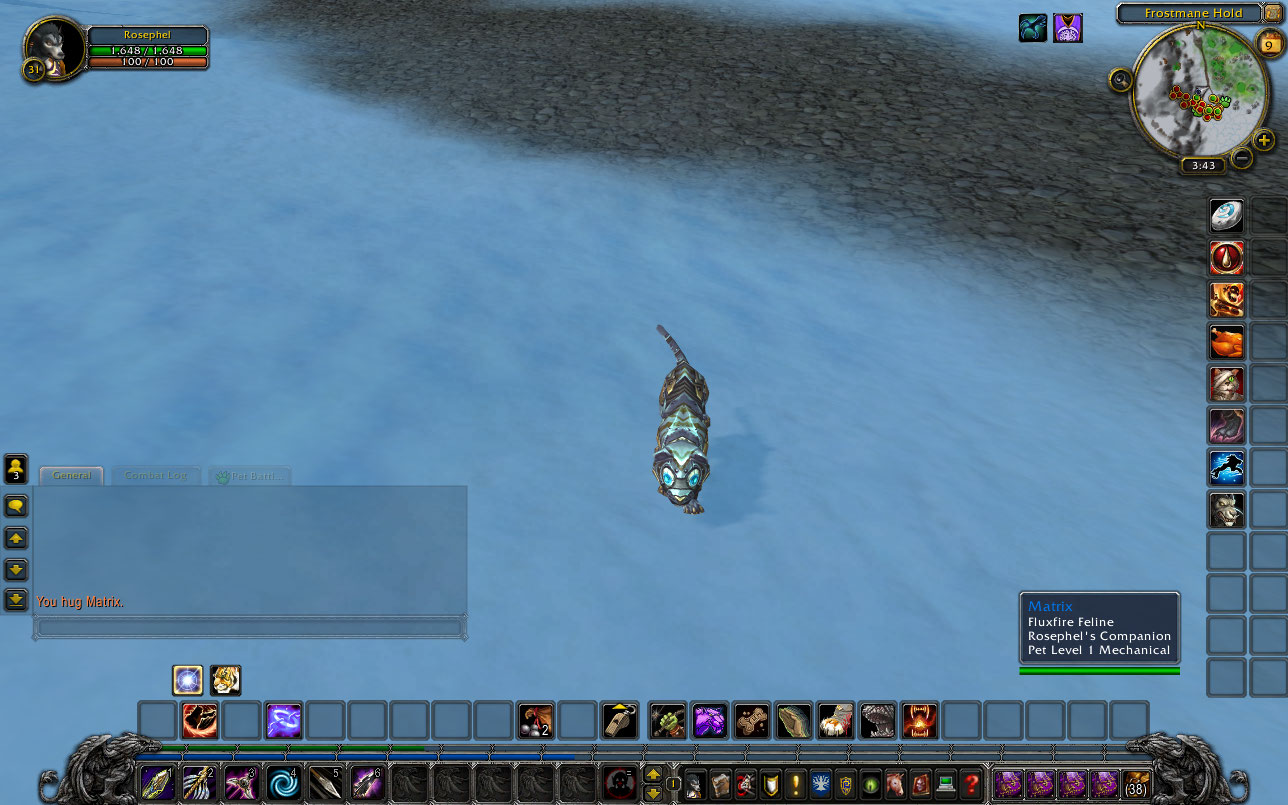
Task: Open the bags showing (38) free slots
Action: (1135, 784)
